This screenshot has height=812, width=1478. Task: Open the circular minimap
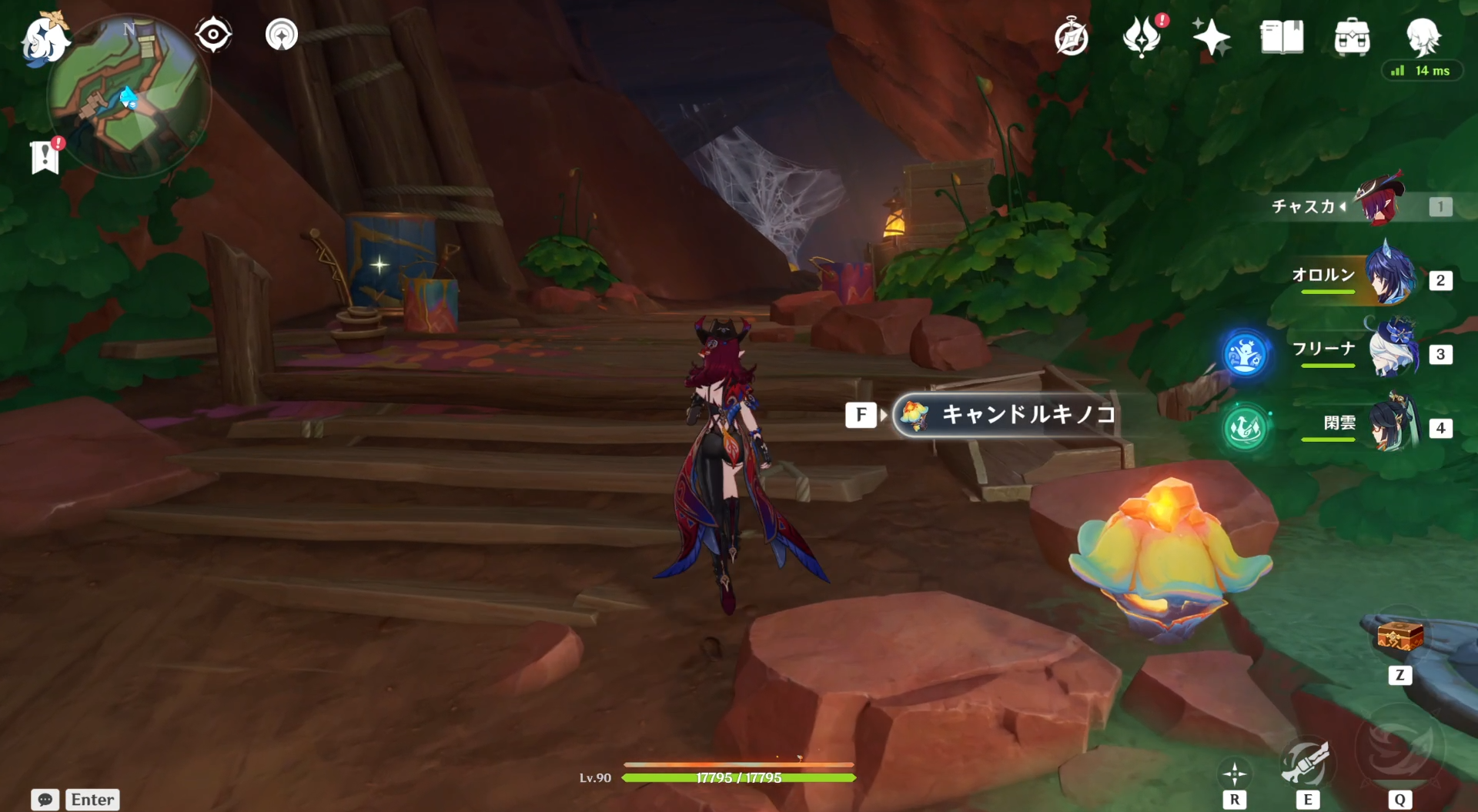pos(129,97)
